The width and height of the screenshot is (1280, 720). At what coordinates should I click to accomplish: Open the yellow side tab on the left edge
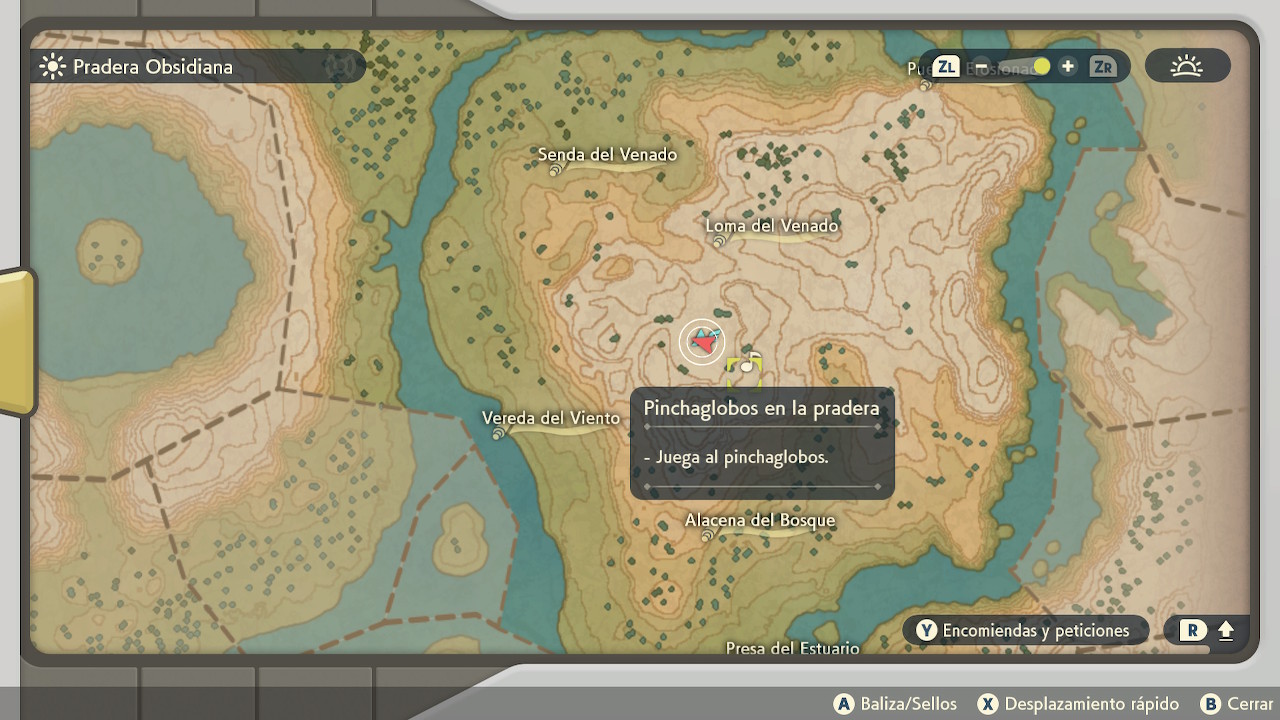pyautogui.click(x=17, y=341)
